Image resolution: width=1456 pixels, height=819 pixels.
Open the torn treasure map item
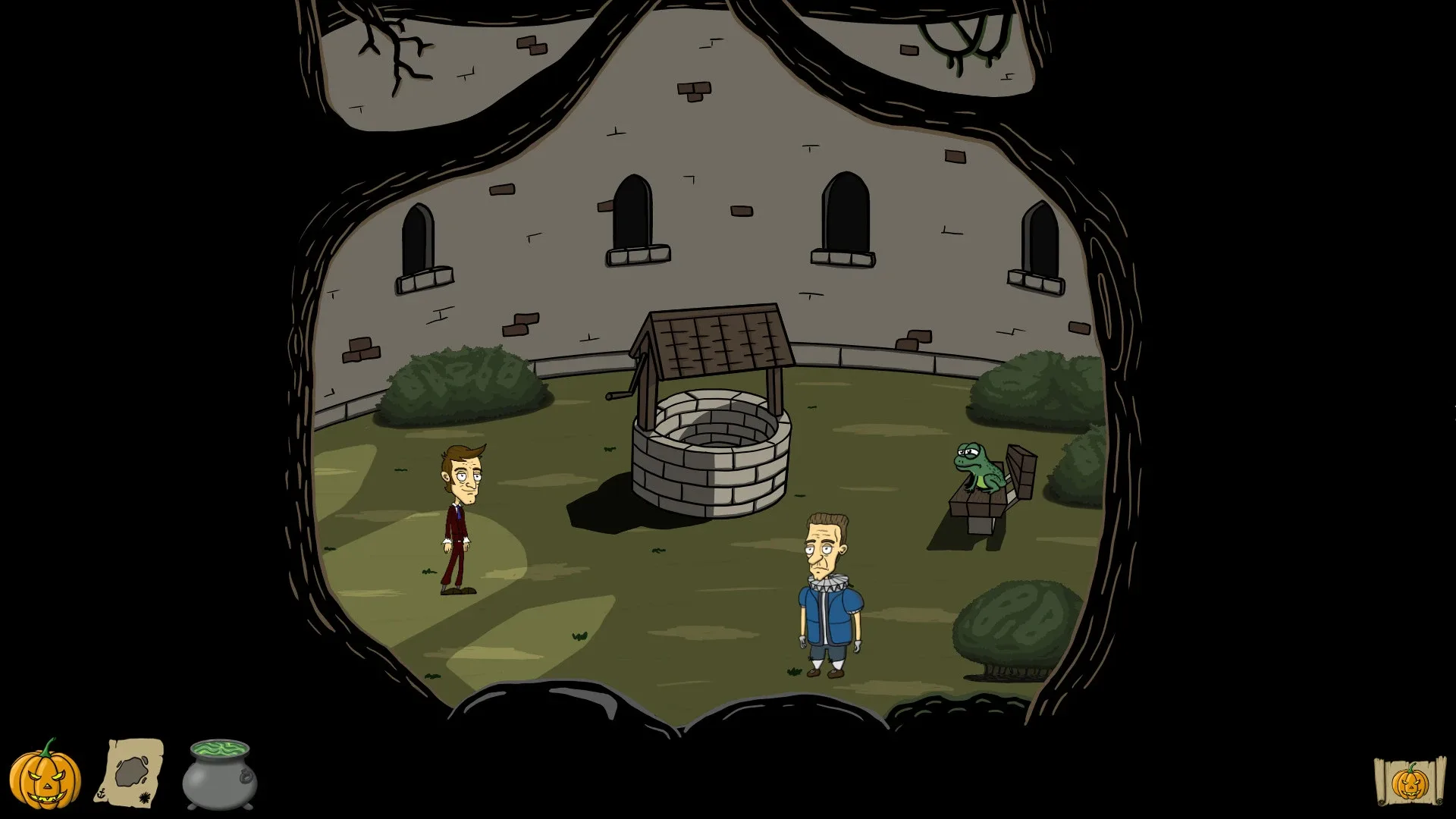click(x=130, y=773)
